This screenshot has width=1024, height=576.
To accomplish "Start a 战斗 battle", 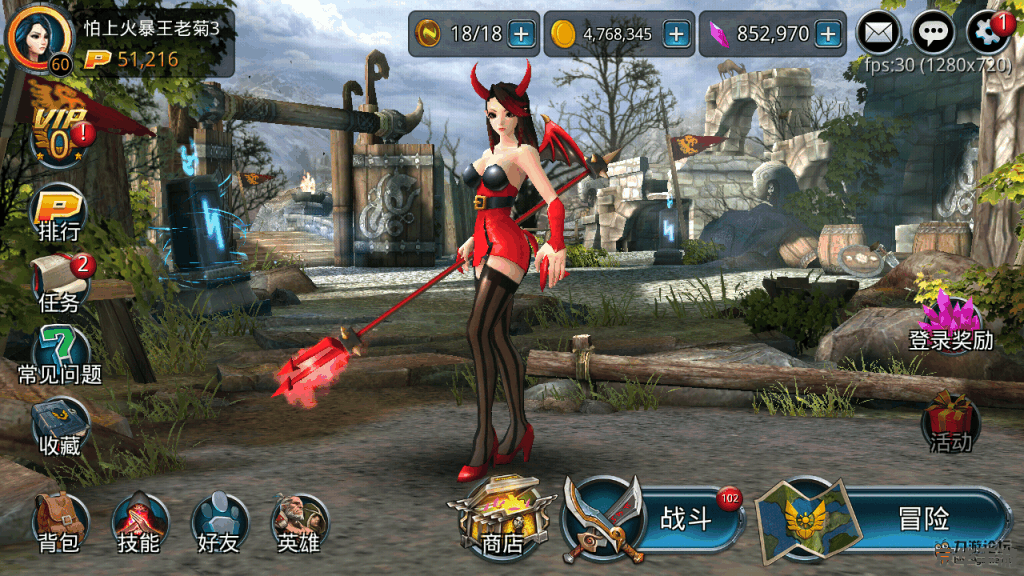I will tap(655, 519).
